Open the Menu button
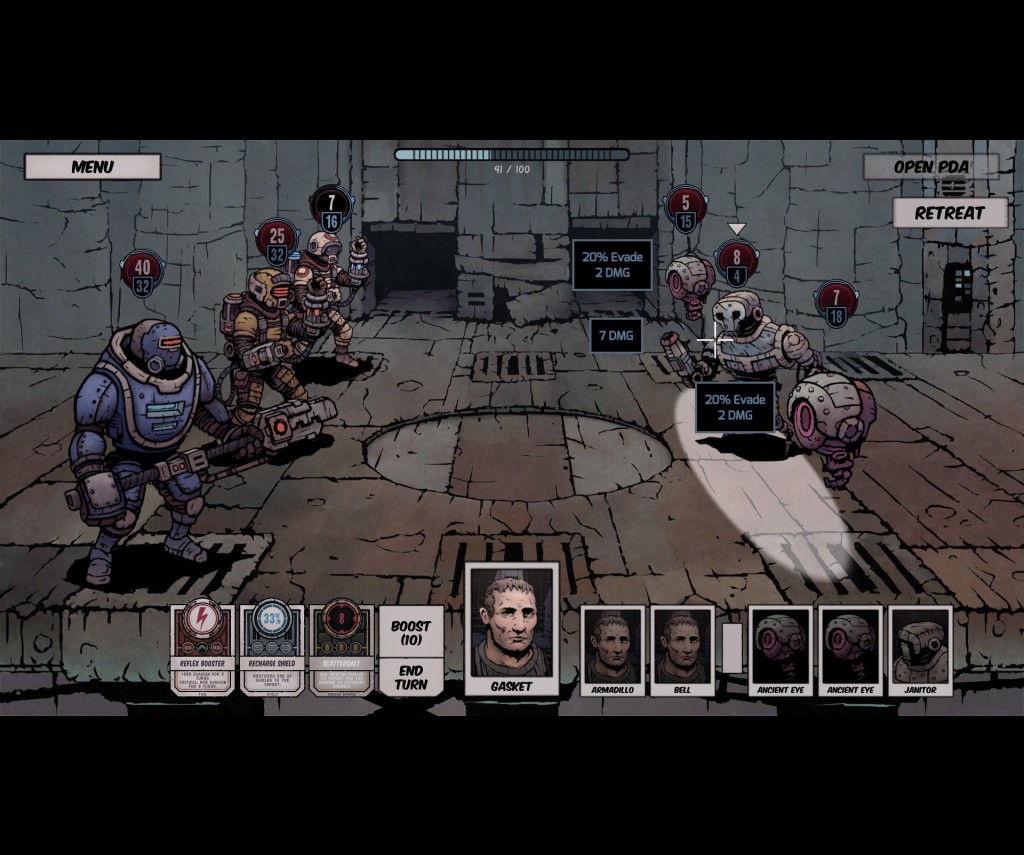This screenshot has height=855, width=1024. click(92, 167)
